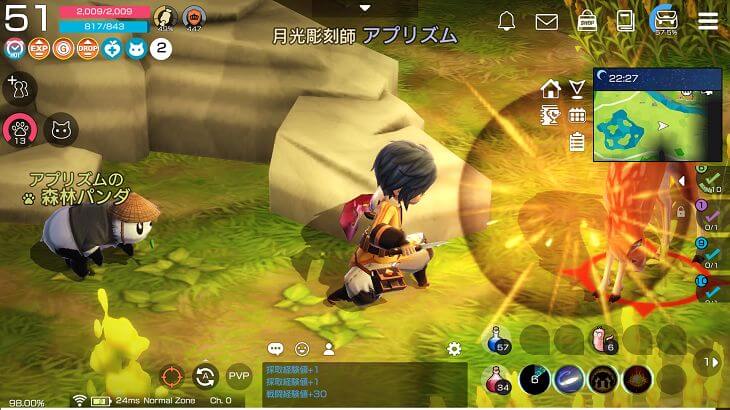The image size is (730, 410).
Task: Open the notifications bell
Action: click(x=507, y=21)
